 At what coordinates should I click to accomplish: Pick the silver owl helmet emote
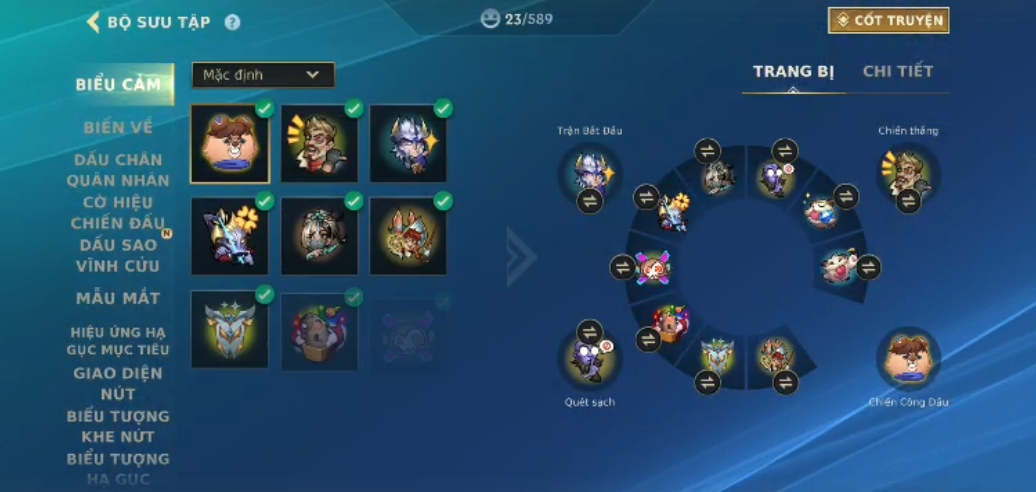[229, 328]
